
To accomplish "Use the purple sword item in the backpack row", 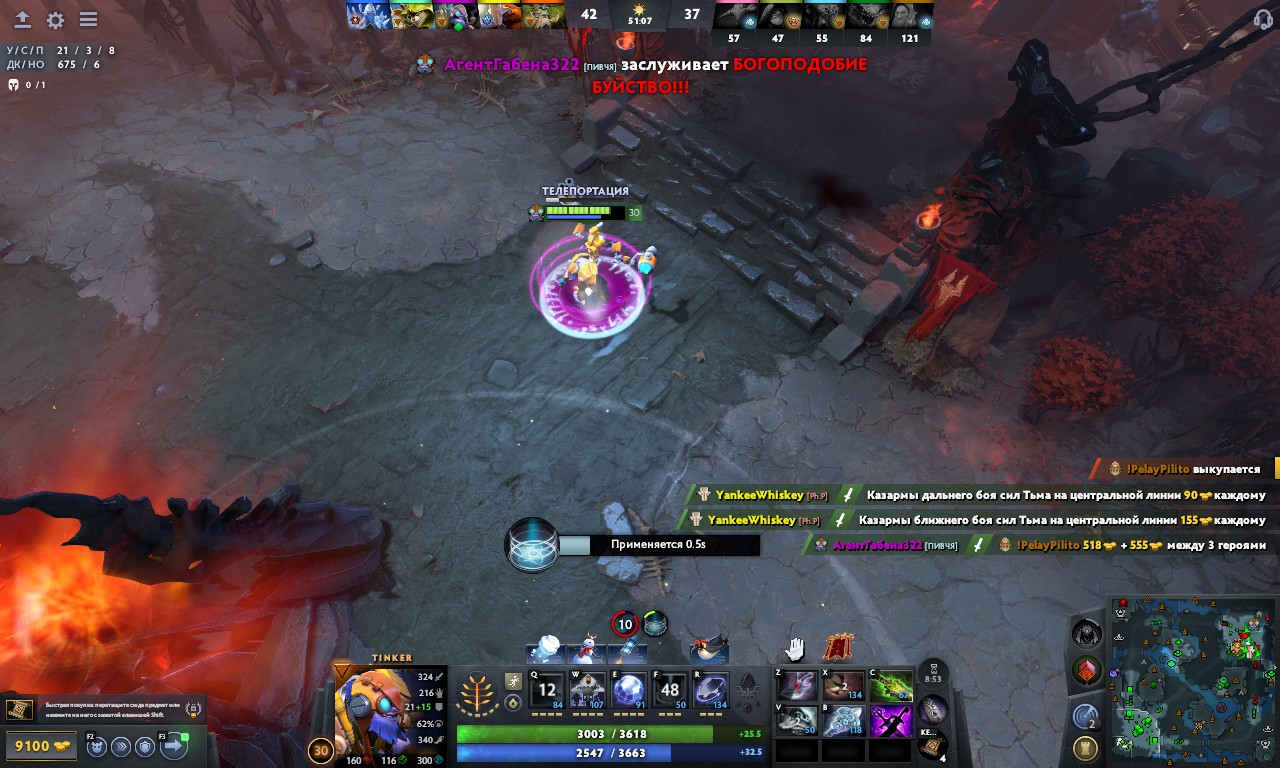I will 890,720.
